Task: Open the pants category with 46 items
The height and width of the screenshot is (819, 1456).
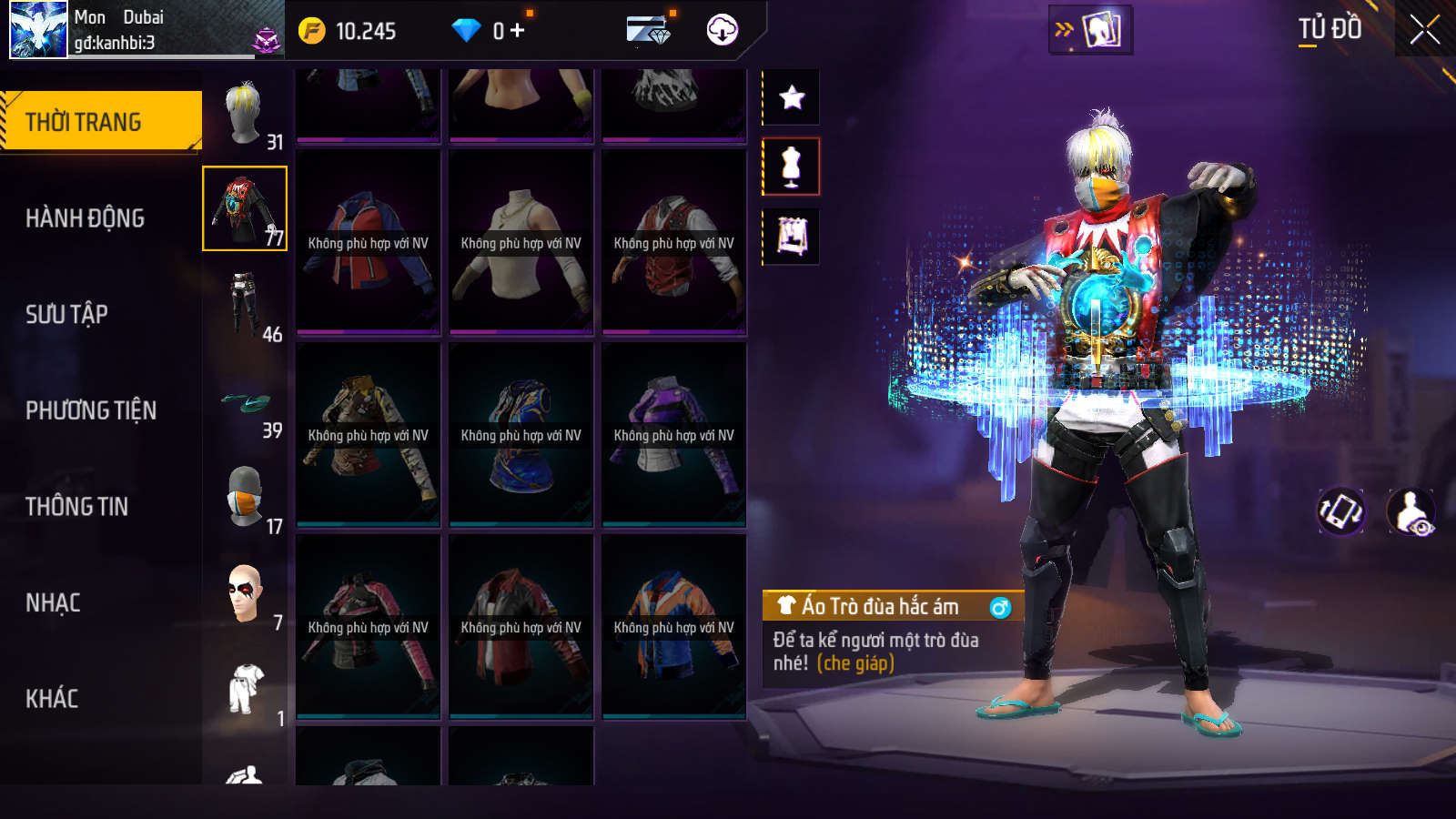Action: [x=245, y=305]
